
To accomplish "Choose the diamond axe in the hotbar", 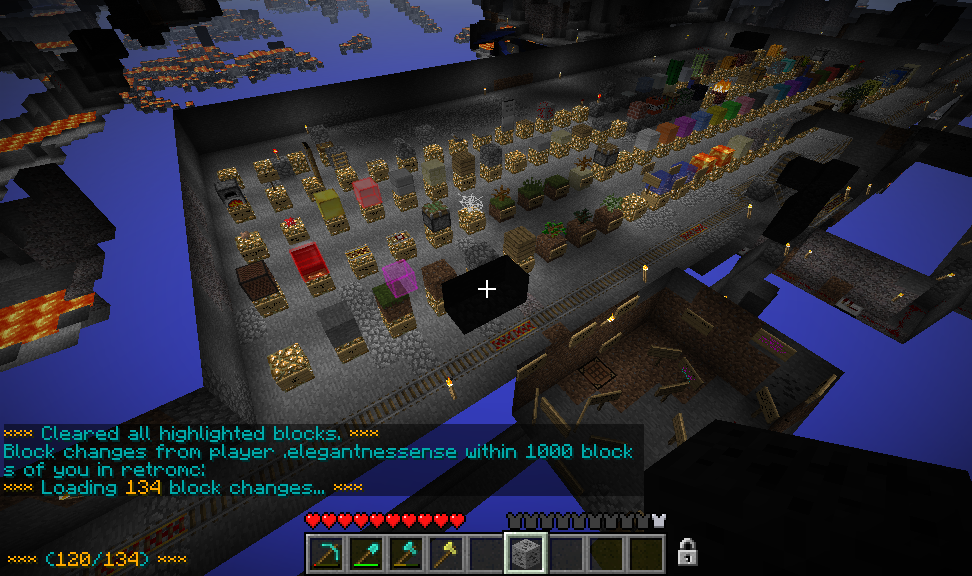I will tap(405, 553).
